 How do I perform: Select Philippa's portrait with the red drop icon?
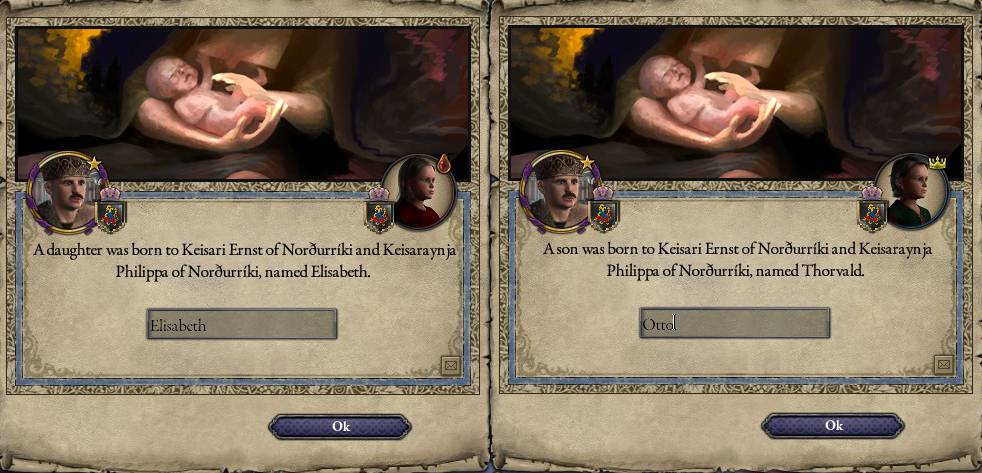pos(419,191)
